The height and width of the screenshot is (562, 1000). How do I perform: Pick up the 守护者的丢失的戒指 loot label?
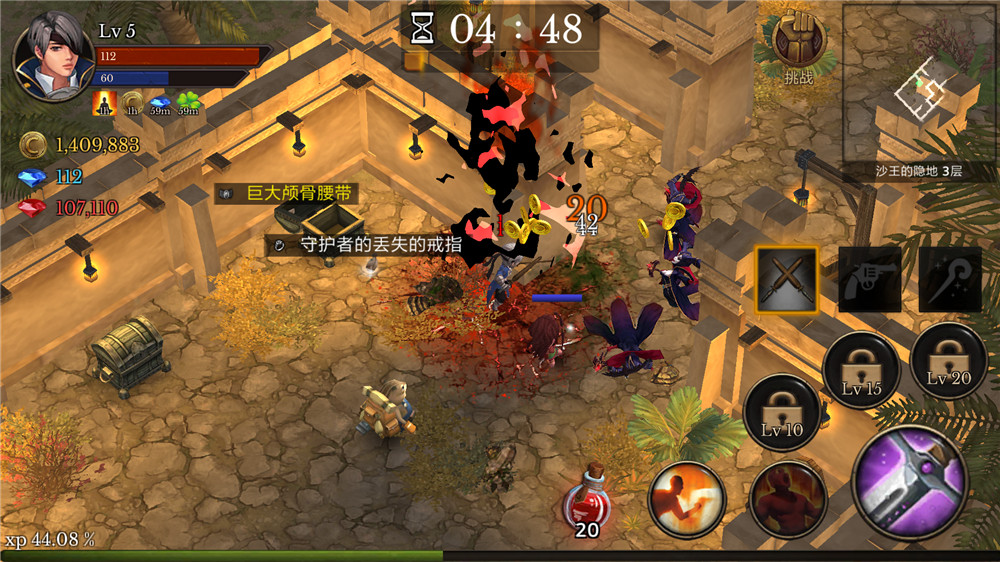pyautogui.click(x=367, y=244)
